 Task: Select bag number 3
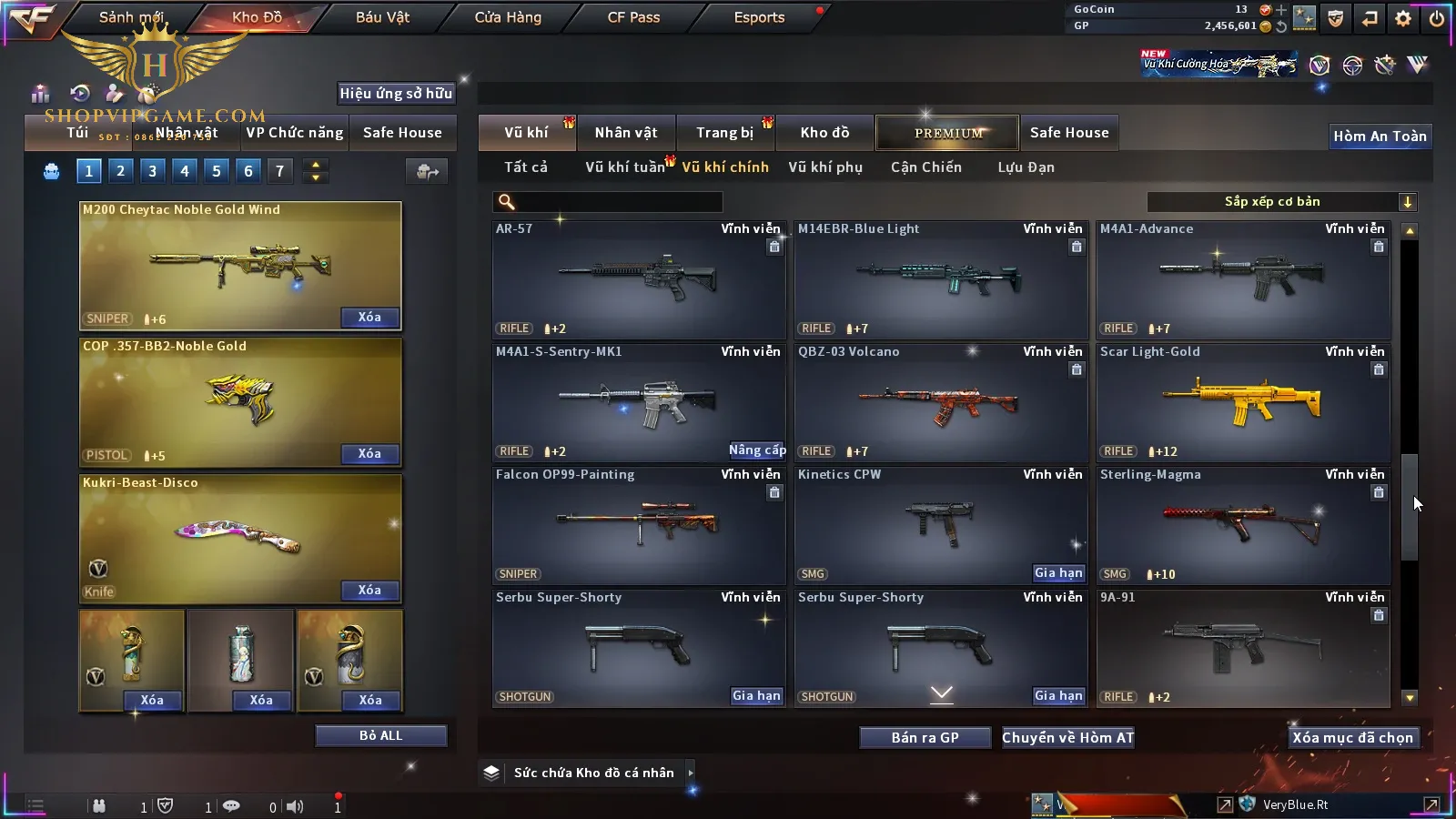(x=152, y=171)
